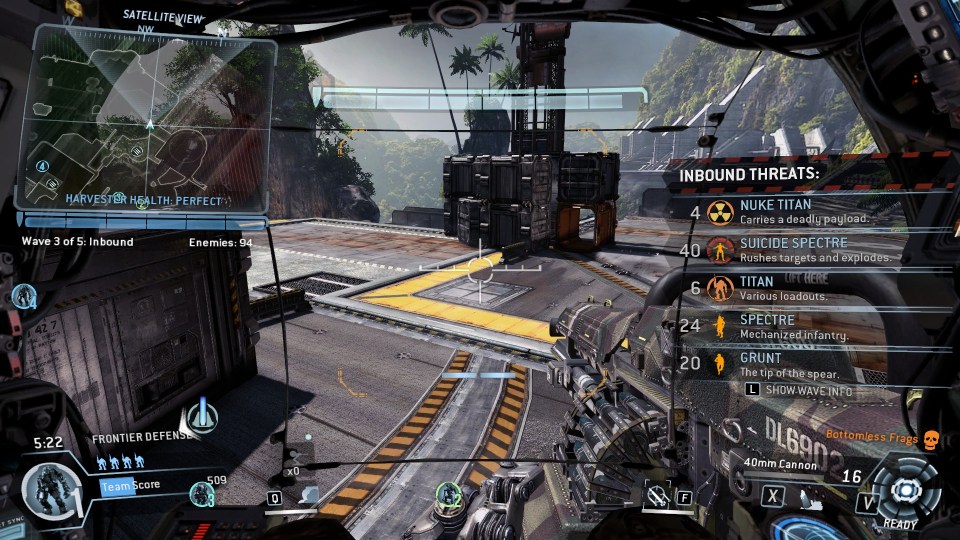The height and width of the screenshot is (540, 960).
Task: Pick the Grunt threat row
Action: click(x=790, y=364)
